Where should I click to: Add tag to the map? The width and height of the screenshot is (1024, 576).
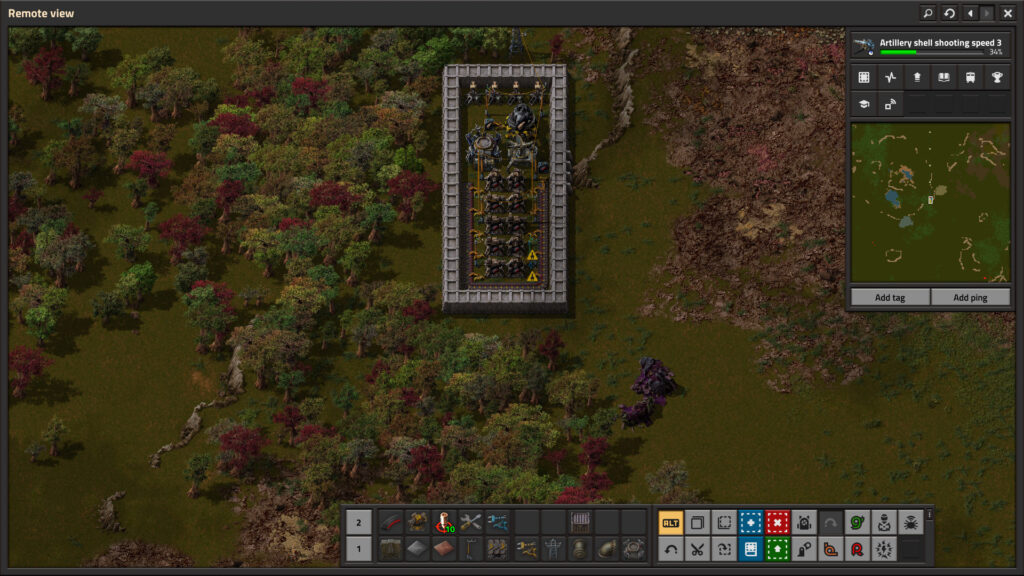[889, 297]
